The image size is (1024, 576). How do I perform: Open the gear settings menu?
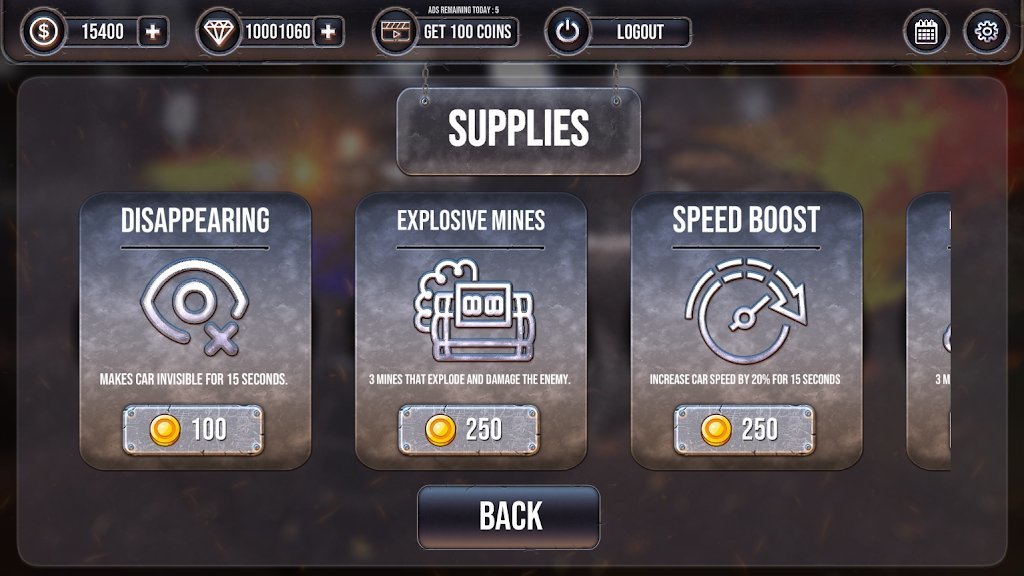(986, 32)
